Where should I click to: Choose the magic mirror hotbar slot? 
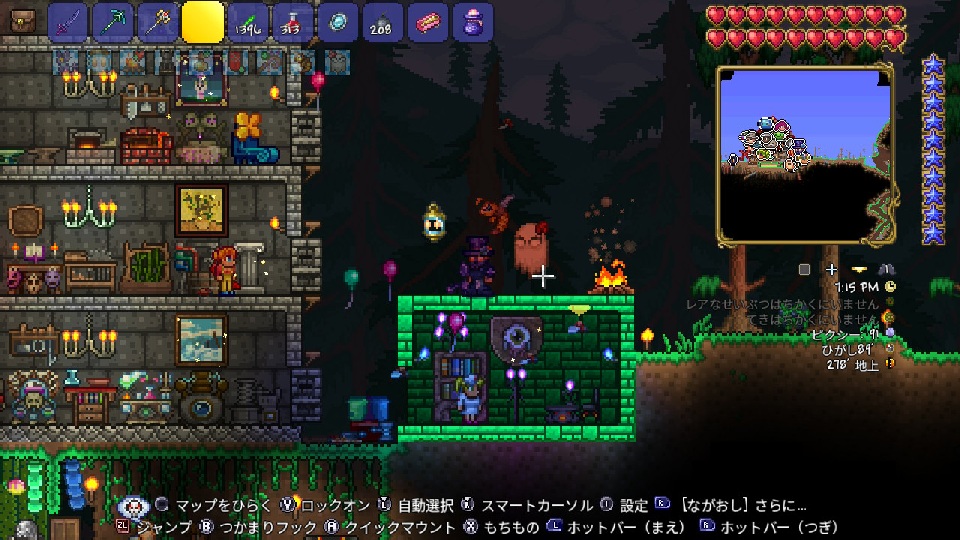pyautogui.click(x=337, y=22)
